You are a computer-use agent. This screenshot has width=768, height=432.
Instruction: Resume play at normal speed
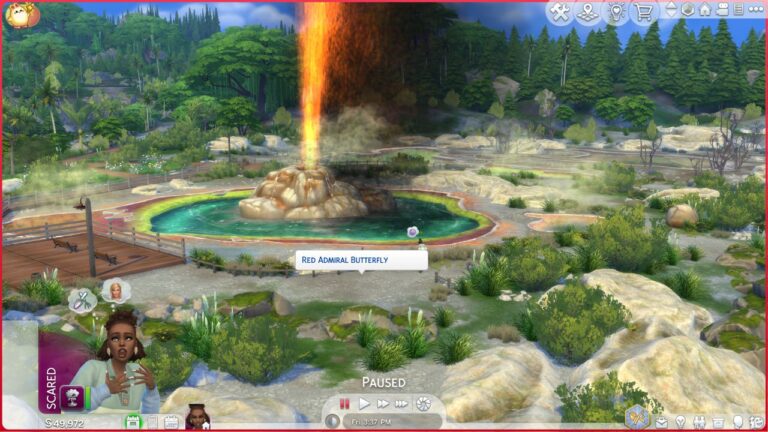[x=364, y=404]
